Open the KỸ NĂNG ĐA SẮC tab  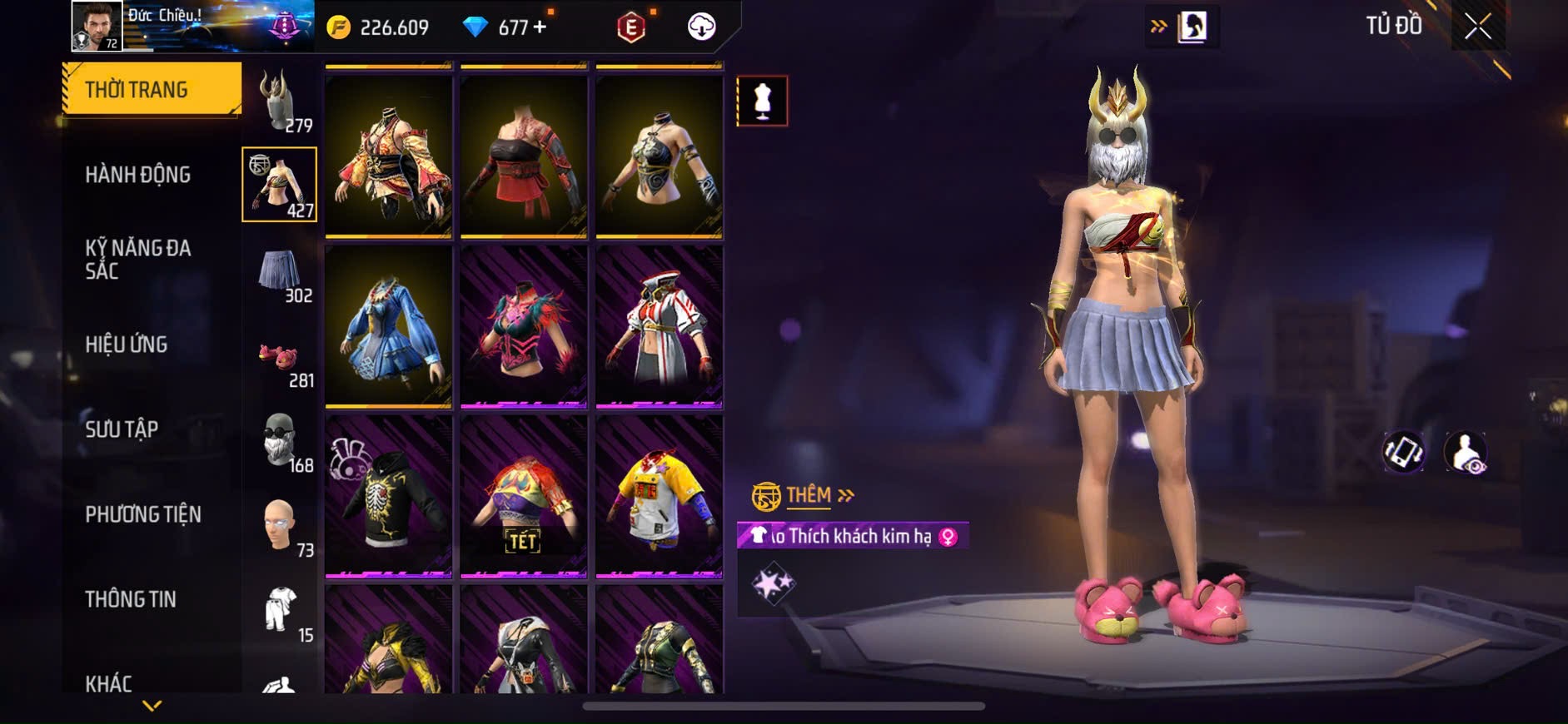tap(138, 260)
